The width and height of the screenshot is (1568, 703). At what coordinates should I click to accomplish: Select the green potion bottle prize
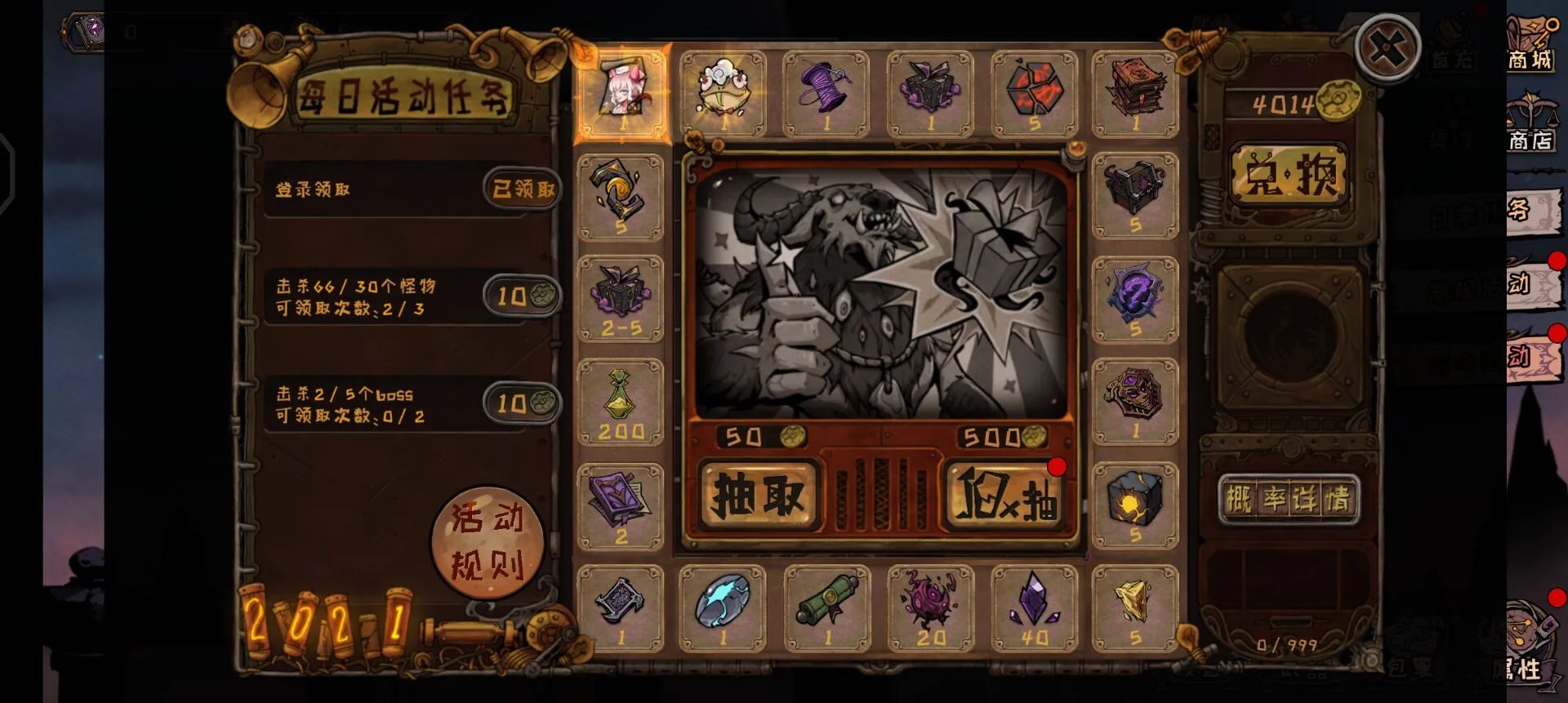(621, 402)
